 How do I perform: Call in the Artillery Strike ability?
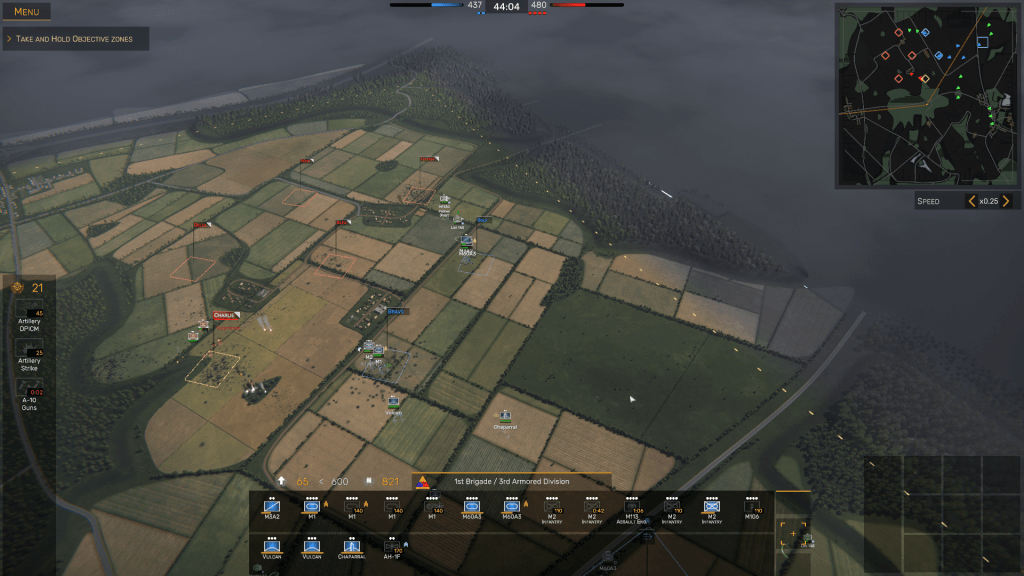click(x=29, y=359)
